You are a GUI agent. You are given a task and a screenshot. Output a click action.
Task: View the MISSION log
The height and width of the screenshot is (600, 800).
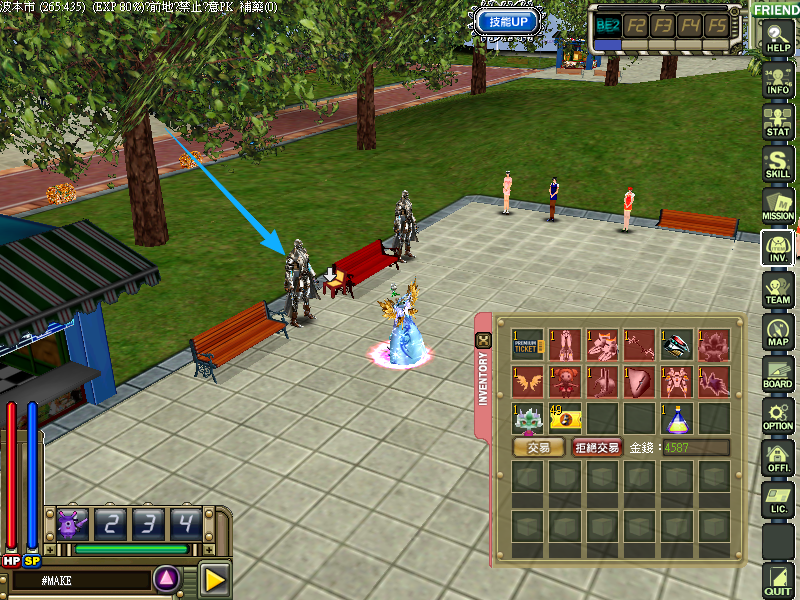[x=777, y=204]
